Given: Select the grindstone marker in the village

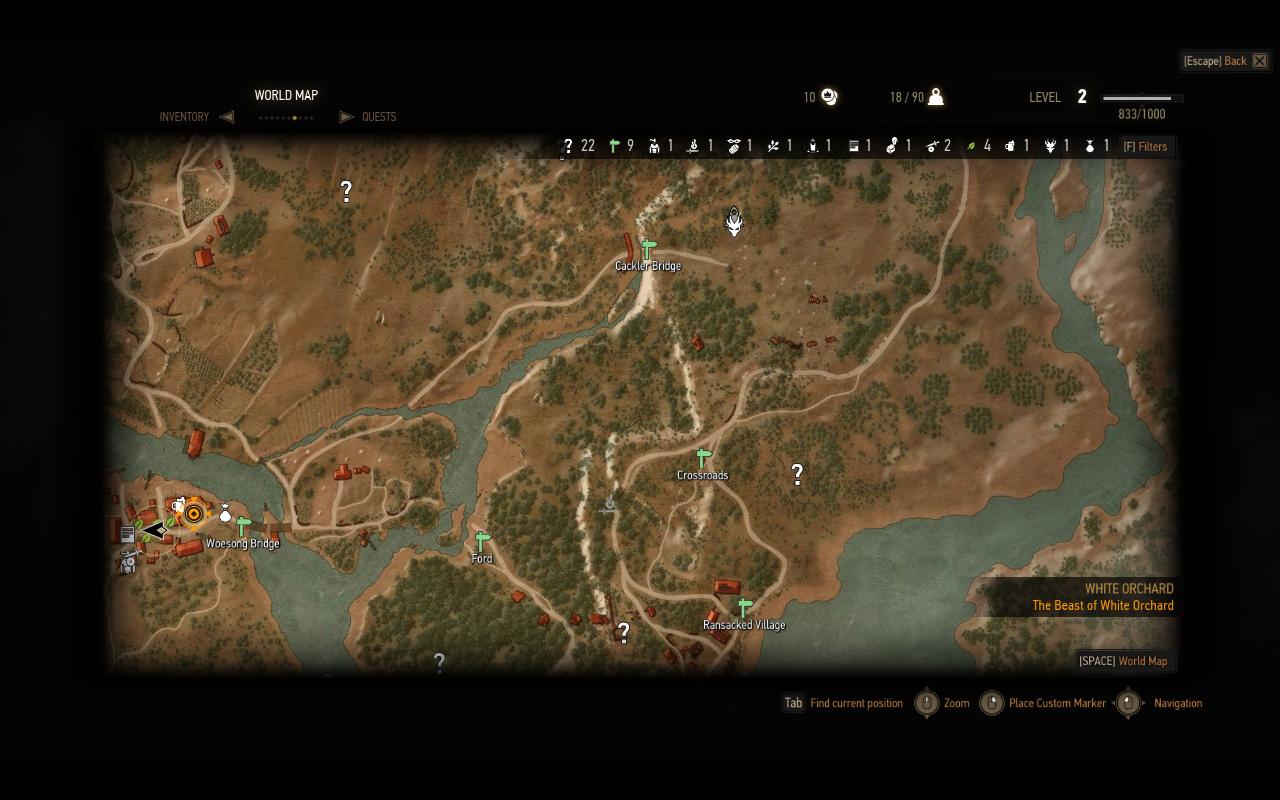Looking at the screenshot, I should coord(128,565).
